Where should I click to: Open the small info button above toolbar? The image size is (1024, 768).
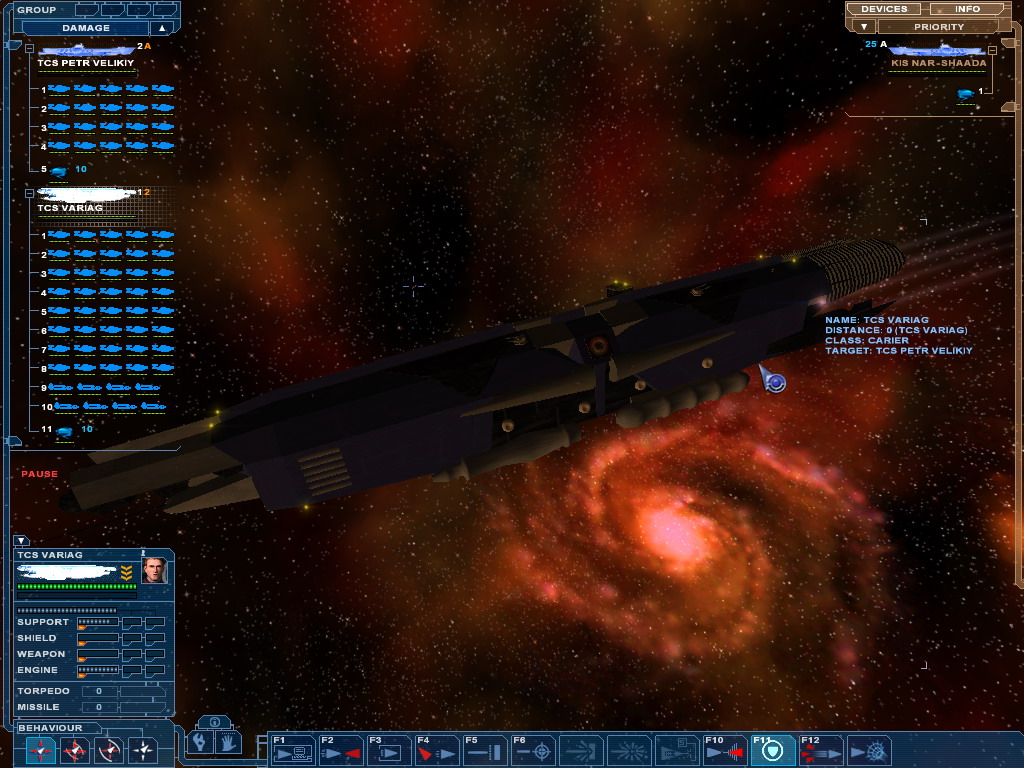coord(216,721)
